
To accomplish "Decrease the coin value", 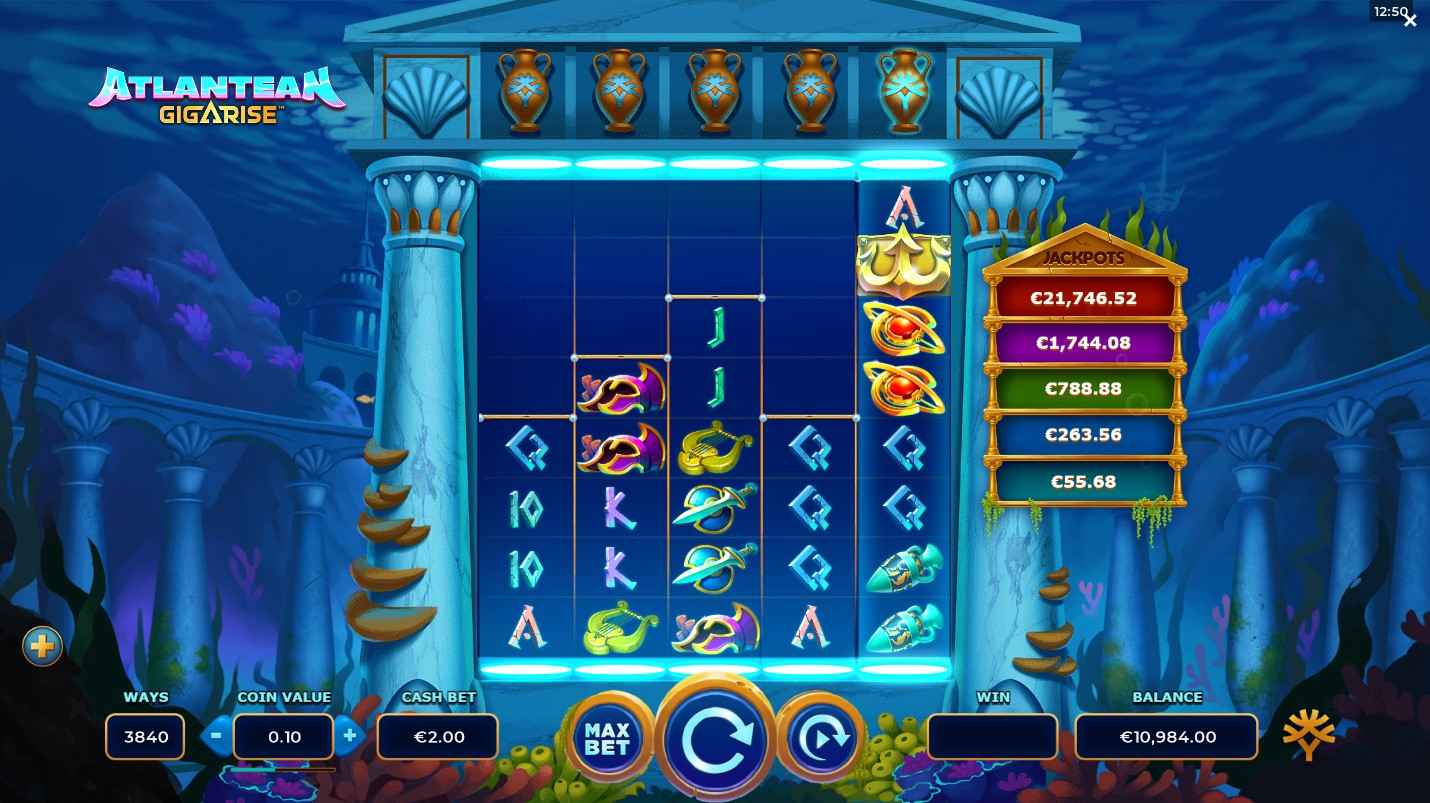I will pos(216,737).
